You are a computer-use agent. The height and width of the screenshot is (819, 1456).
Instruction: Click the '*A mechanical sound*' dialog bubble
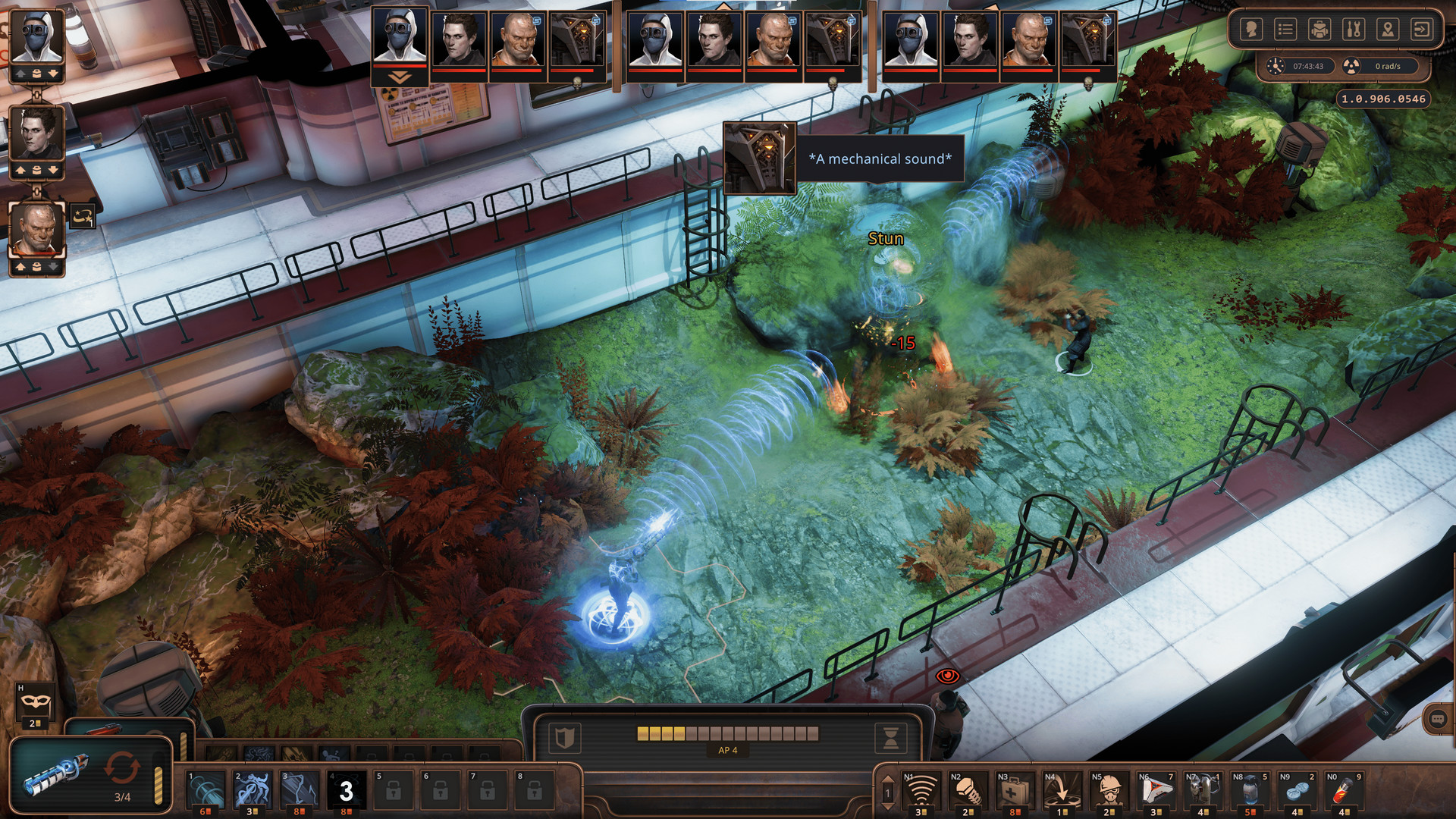(880, 159)
